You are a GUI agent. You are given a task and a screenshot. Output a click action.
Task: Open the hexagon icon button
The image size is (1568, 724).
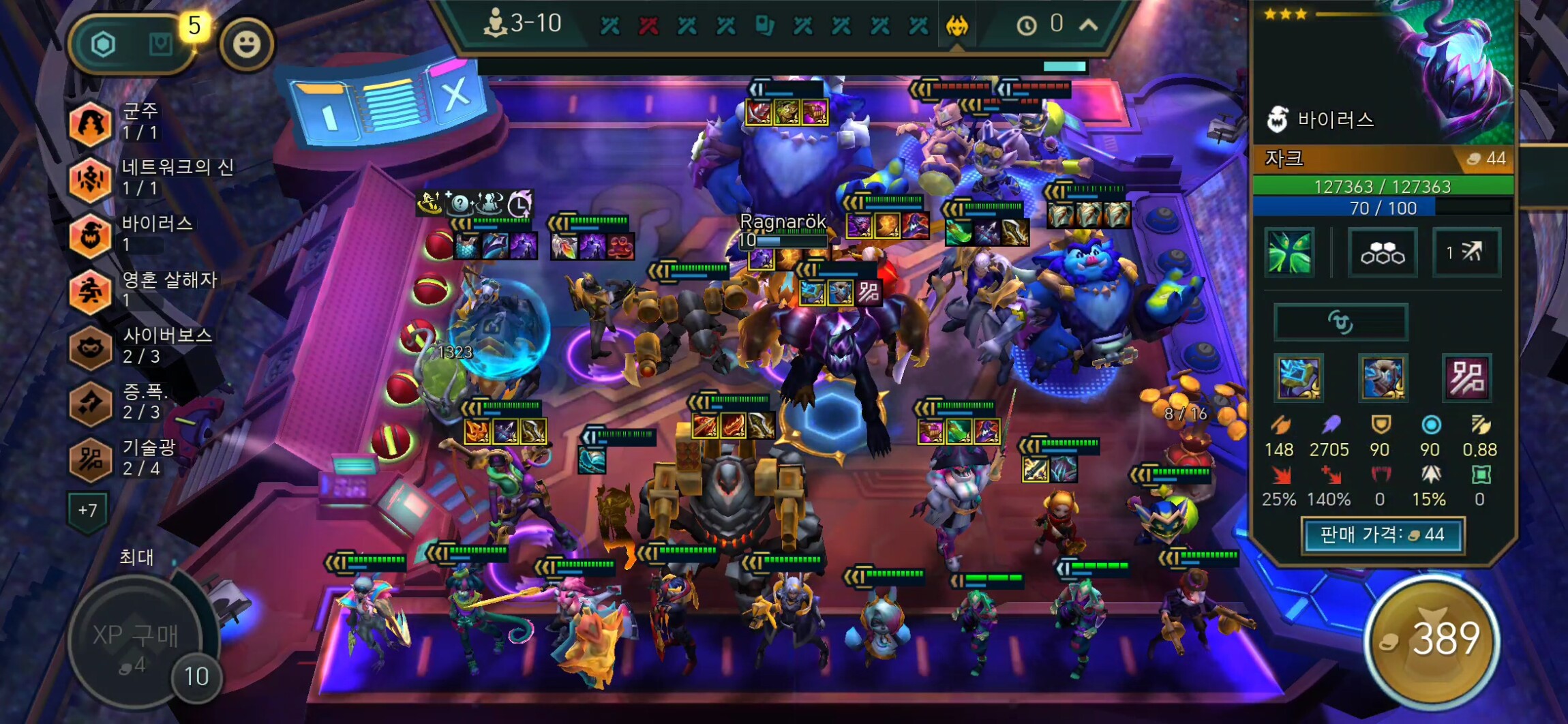104,45
